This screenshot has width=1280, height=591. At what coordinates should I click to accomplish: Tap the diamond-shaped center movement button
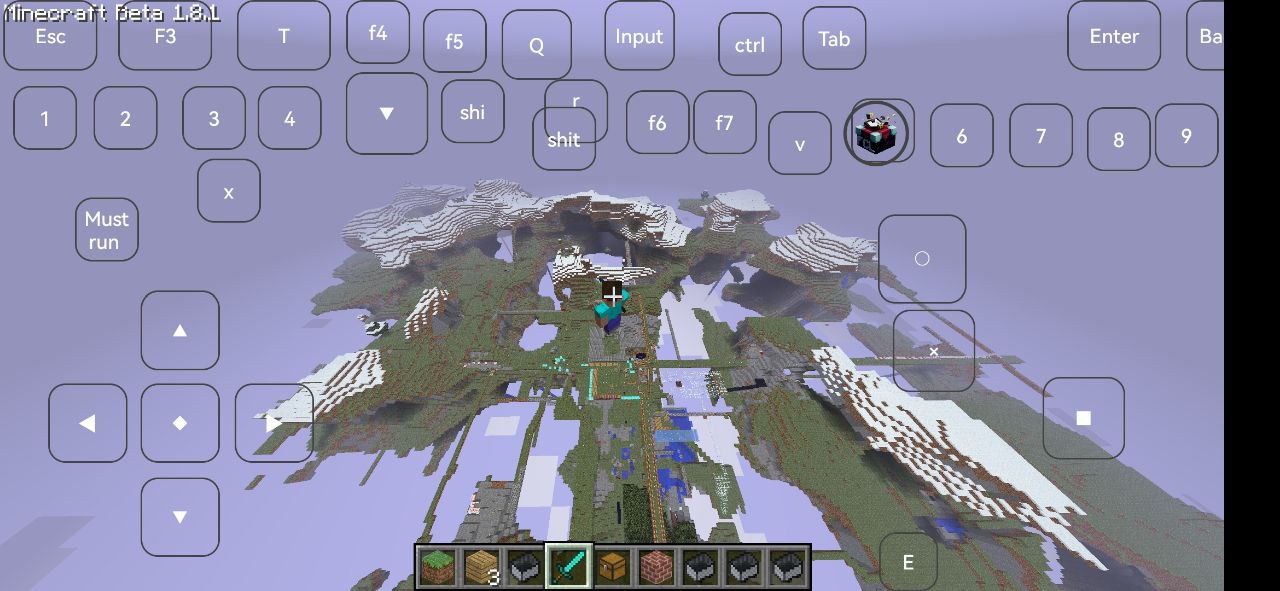click(x=180, y=424)
